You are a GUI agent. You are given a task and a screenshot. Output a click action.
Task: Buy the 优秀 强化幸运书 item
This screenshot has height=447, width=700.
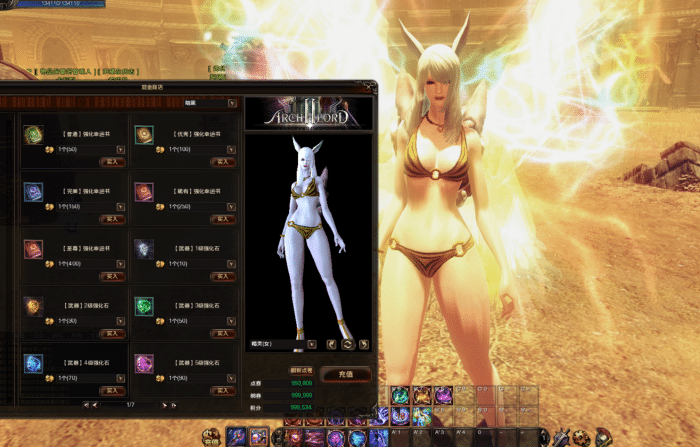[x=223, y=161]
